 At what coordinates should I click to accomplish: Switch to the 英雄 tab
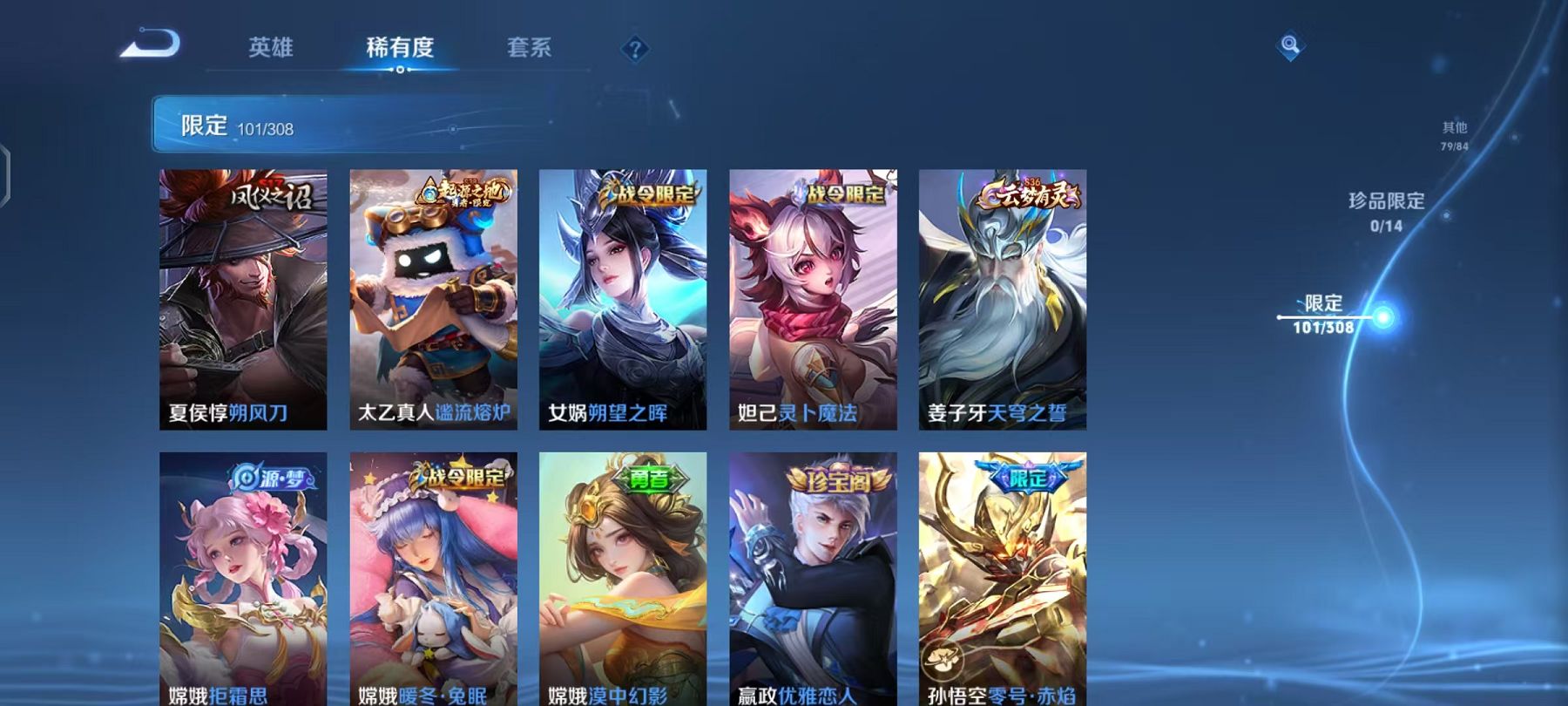tap(273, 50)
